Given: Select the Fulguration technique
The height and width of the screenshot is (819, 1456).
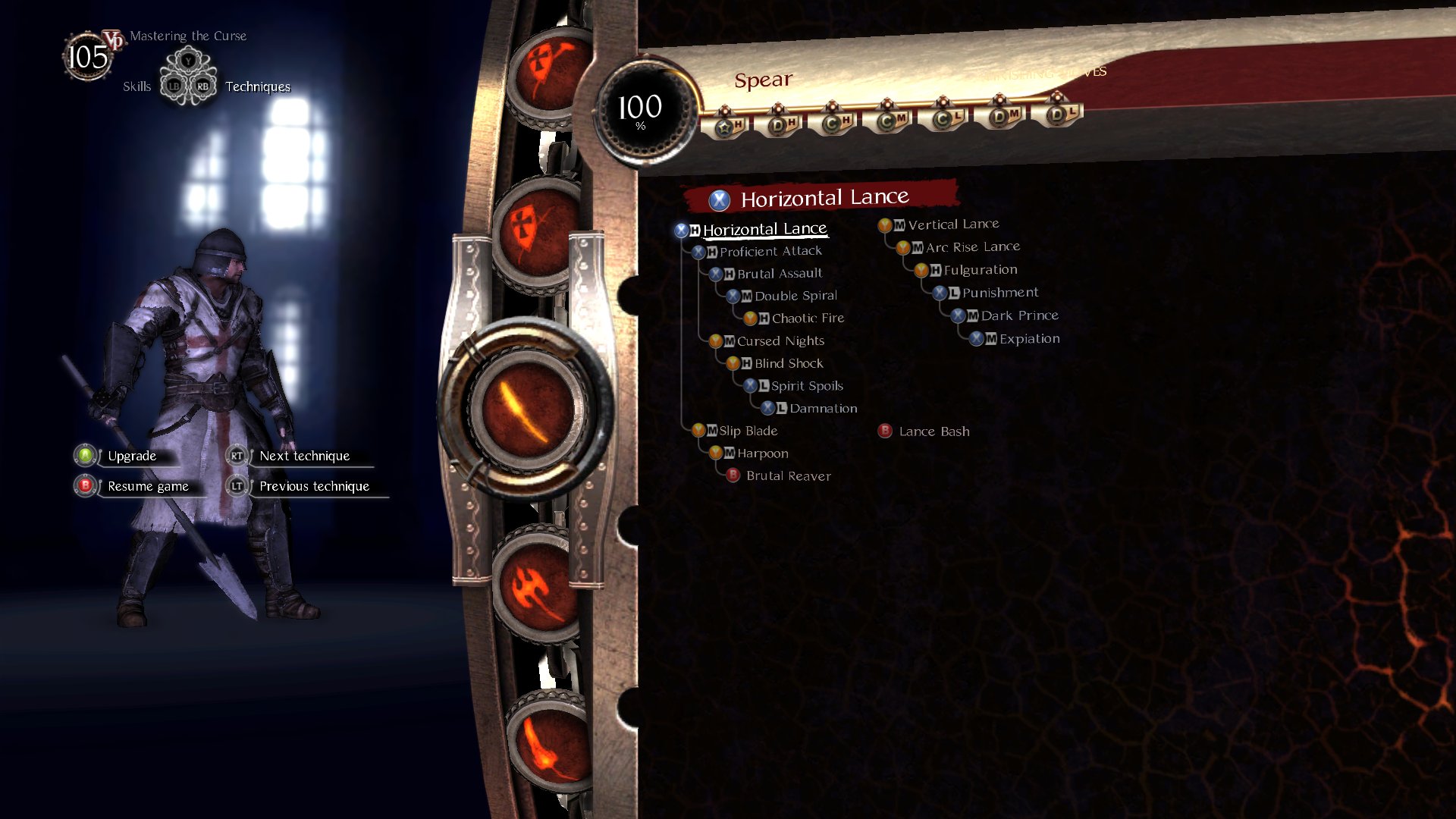Looking at the screenshot, I should pos(980,270).
